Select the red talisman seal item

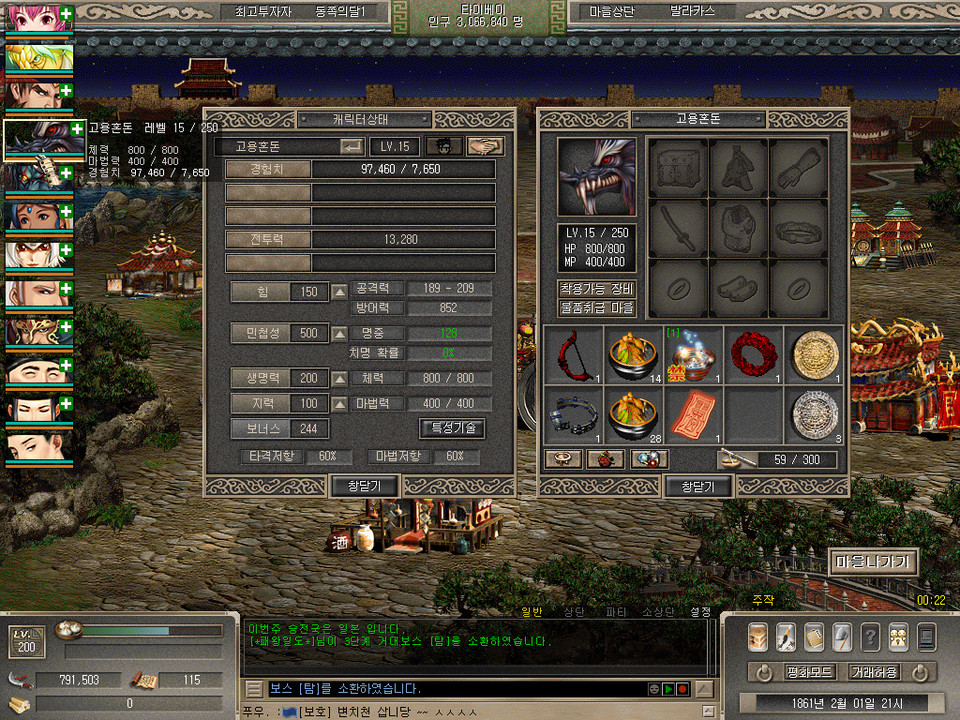click(x=694, y=413)
